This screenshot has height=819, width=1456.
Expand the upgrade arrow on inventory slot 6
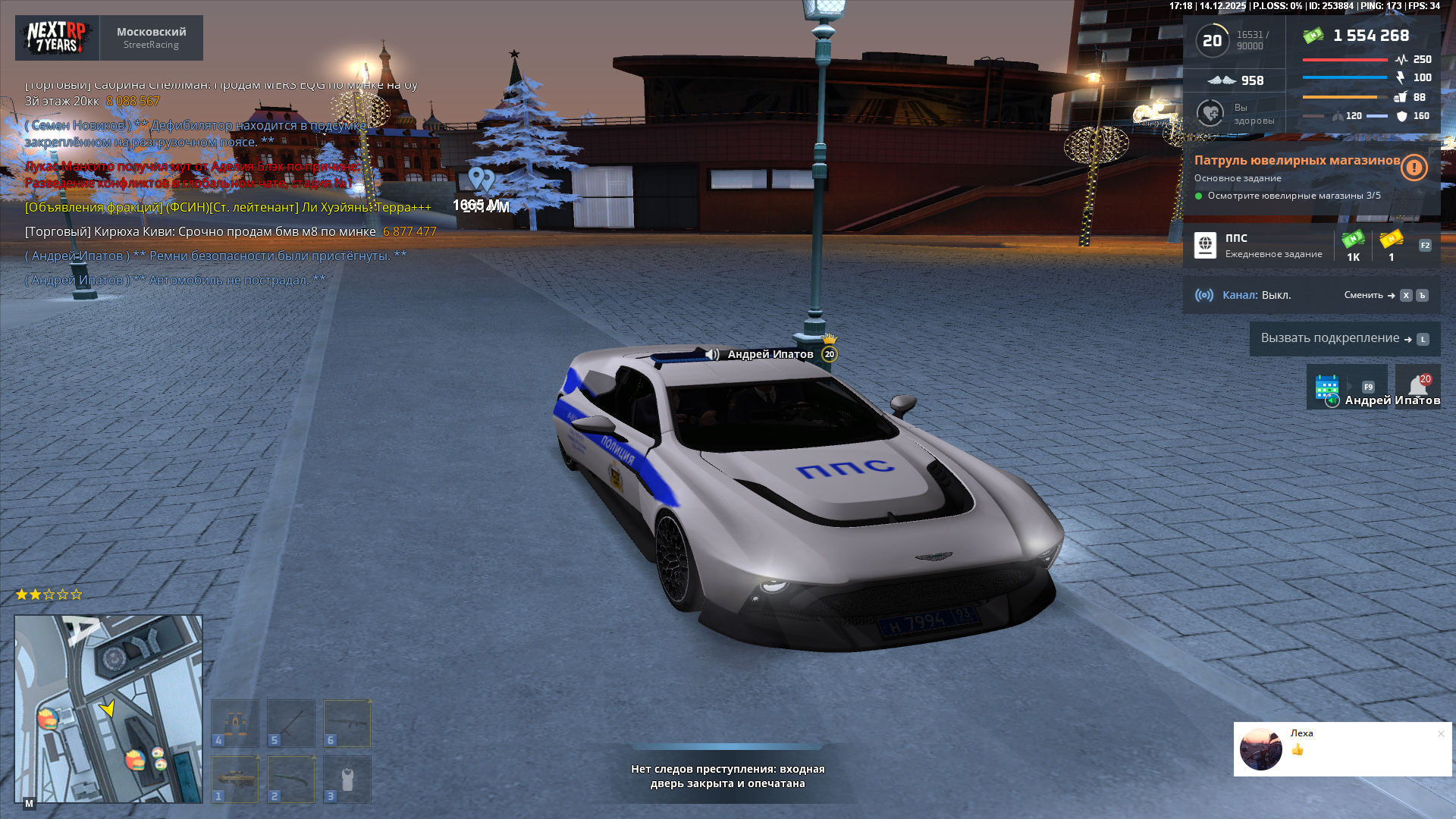tap(369, 702)
